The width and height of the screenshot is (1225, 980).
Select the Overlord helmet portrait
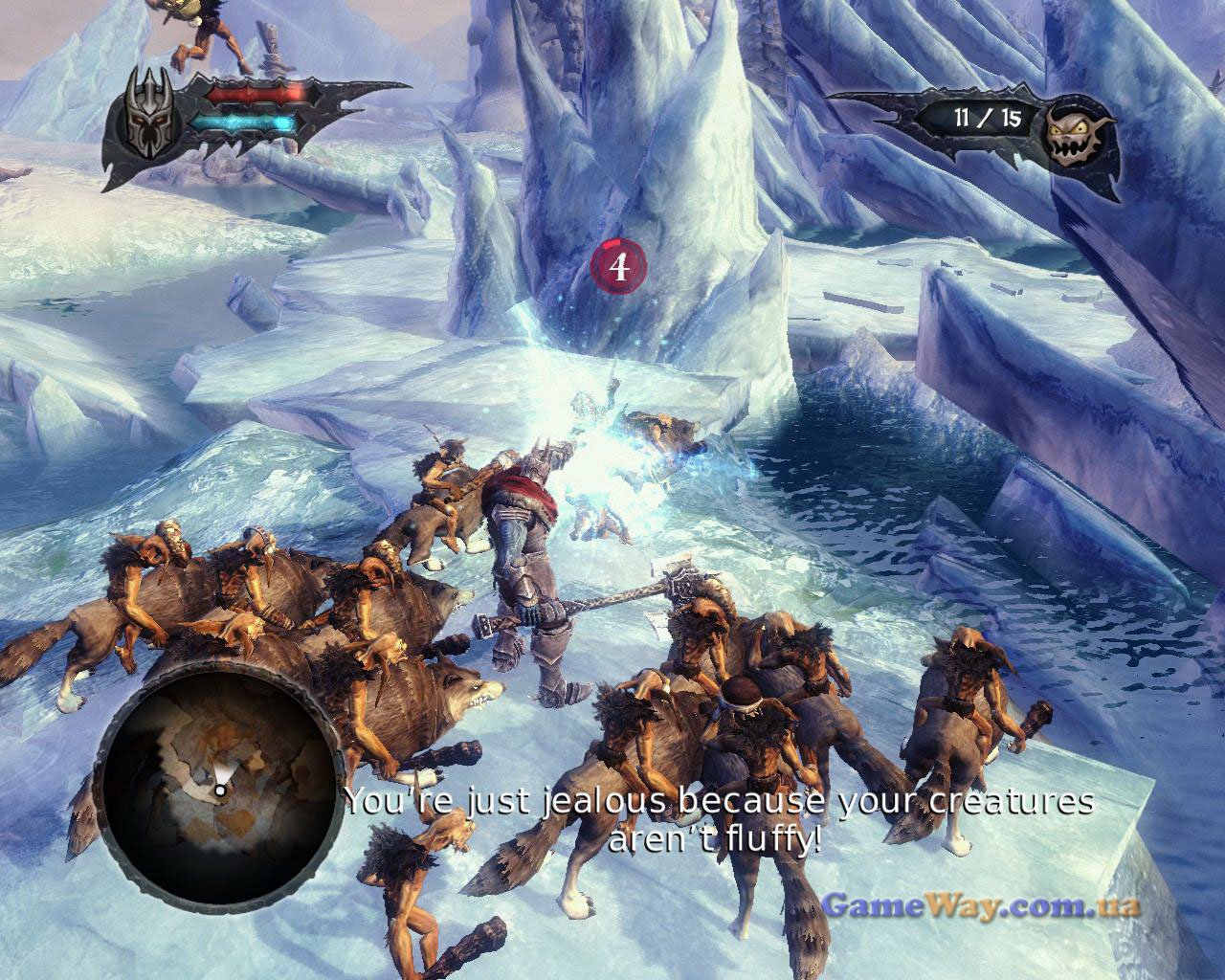(x=146, y=131)
